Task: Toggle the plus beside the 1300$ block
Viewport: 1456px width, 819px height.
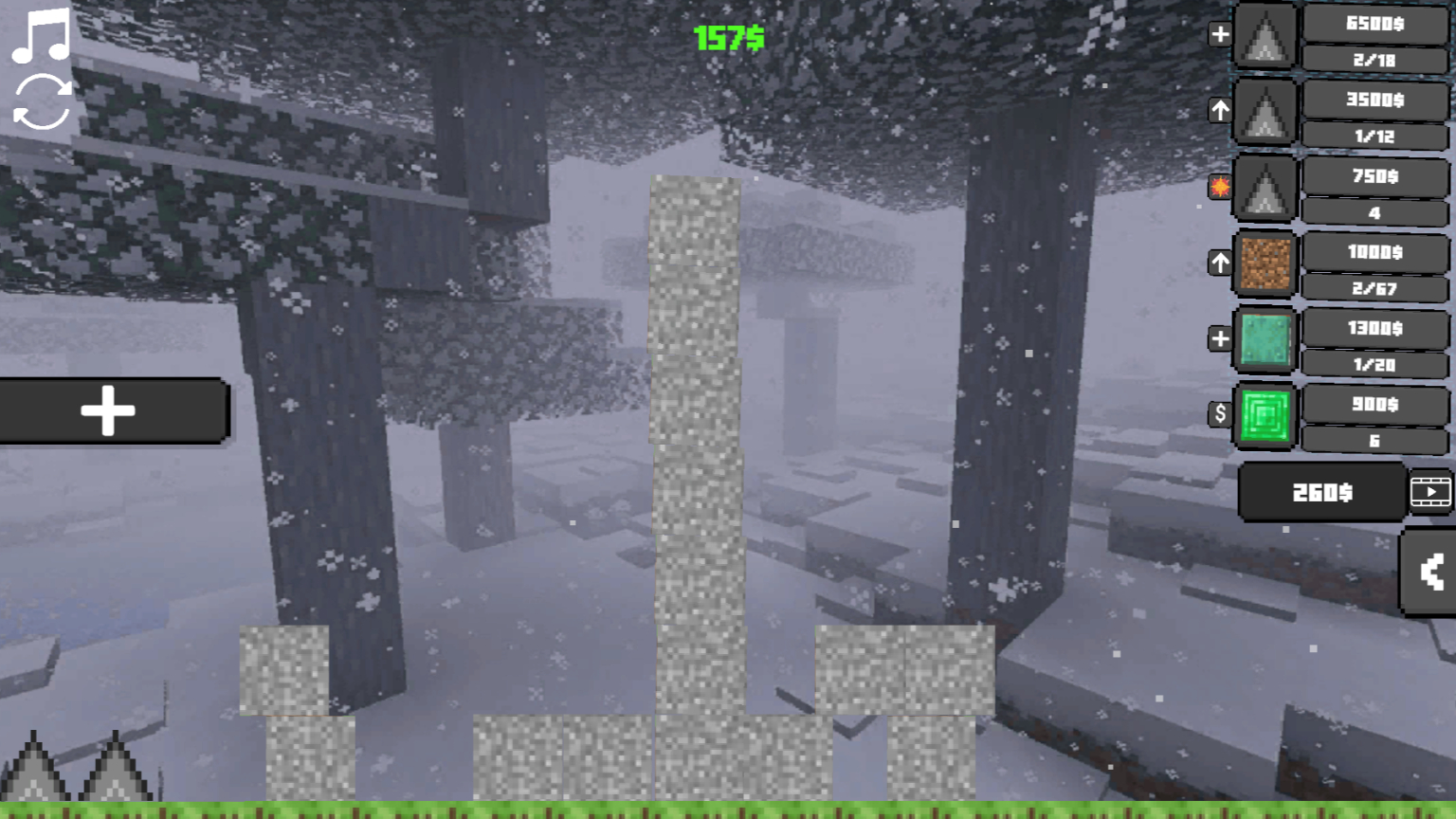Action: pyautogui.click(x=1220, y=338)
